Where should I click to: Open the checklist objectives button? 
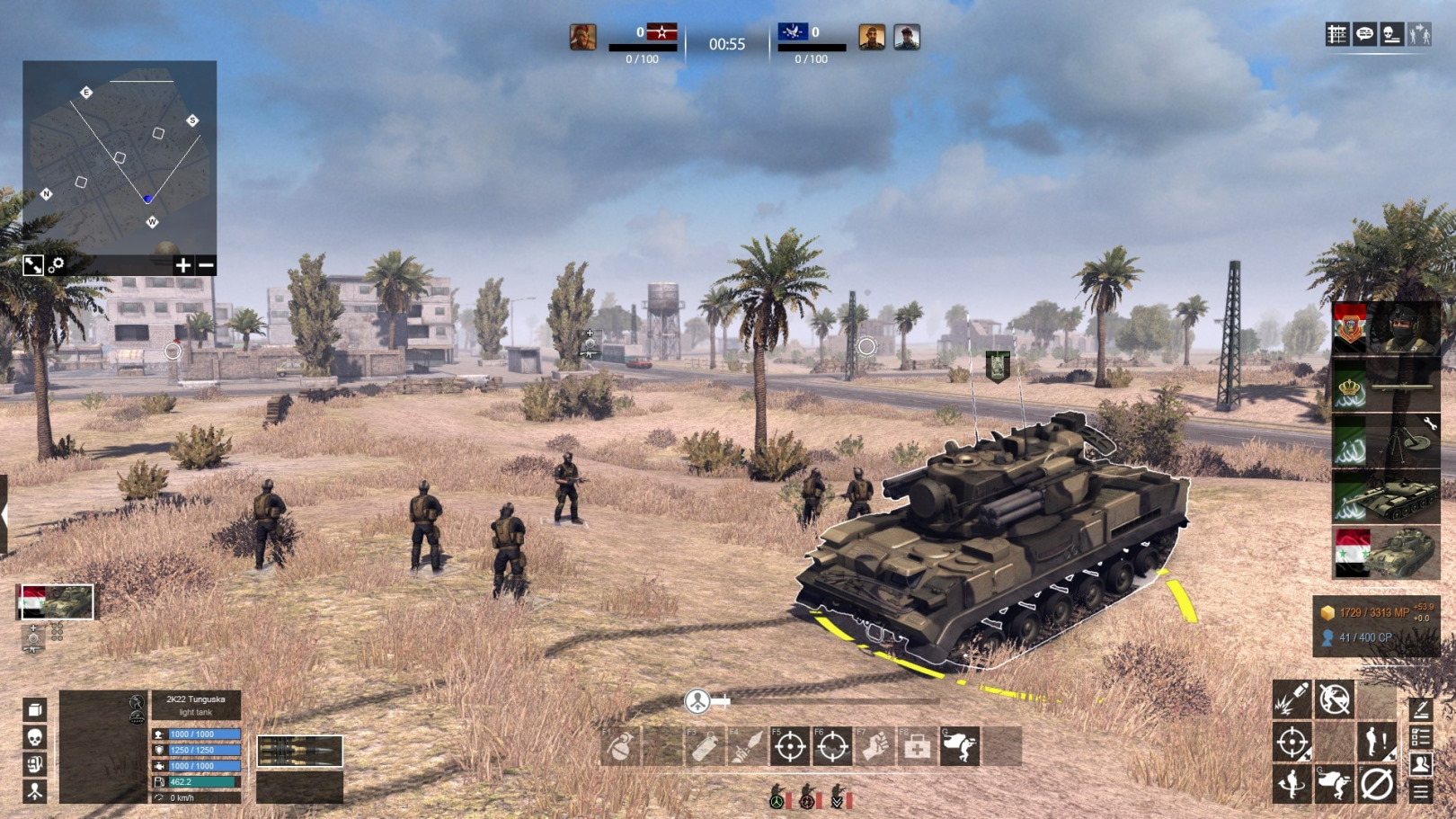pyautogui.click(x=1421, y=738)
